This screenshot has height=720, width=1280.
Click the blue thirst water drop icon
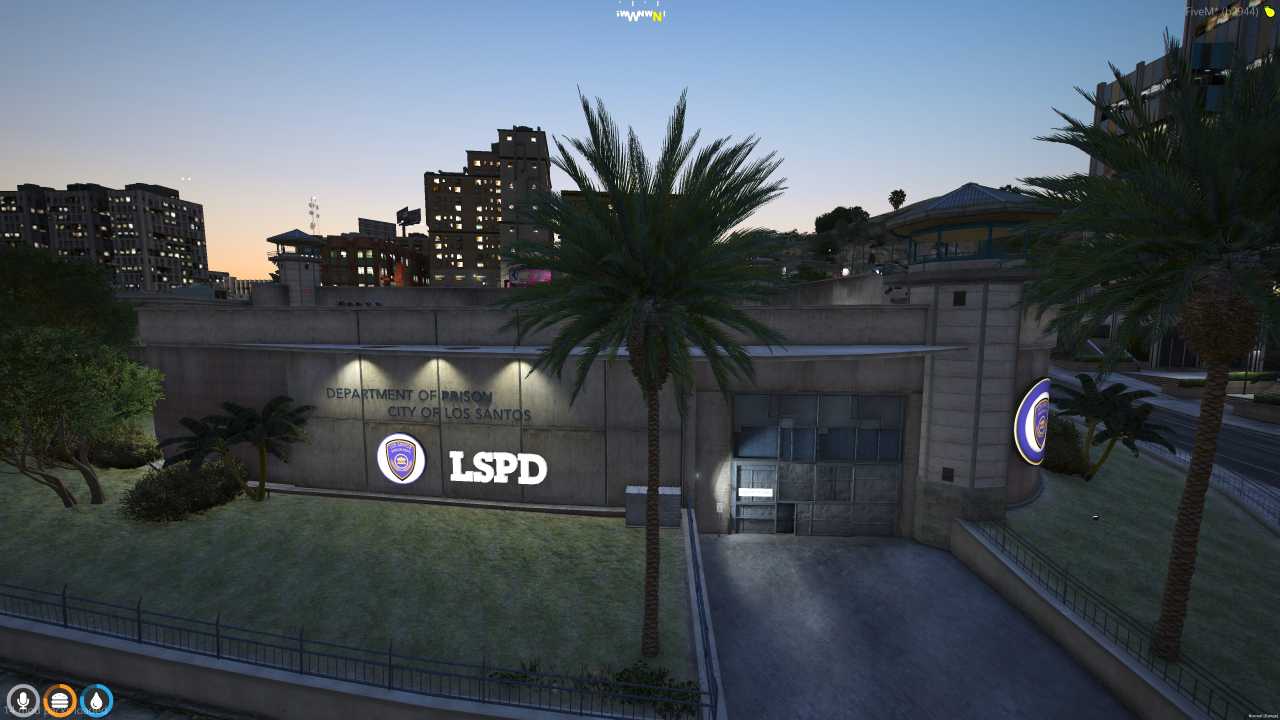[97, 700]
